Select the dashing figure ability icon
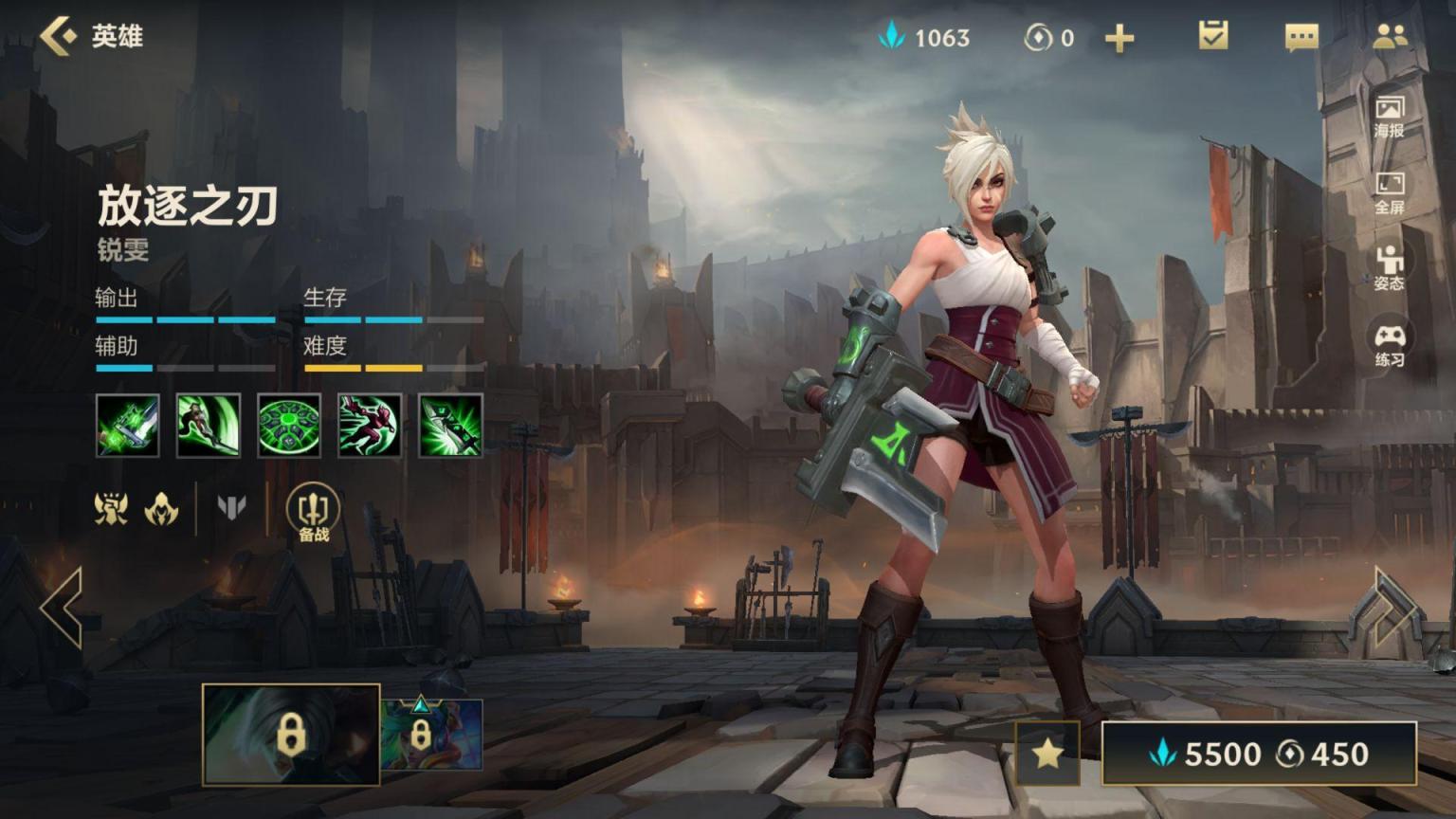Viewport: 1456px width, 819px height. [x=370, y=426]
